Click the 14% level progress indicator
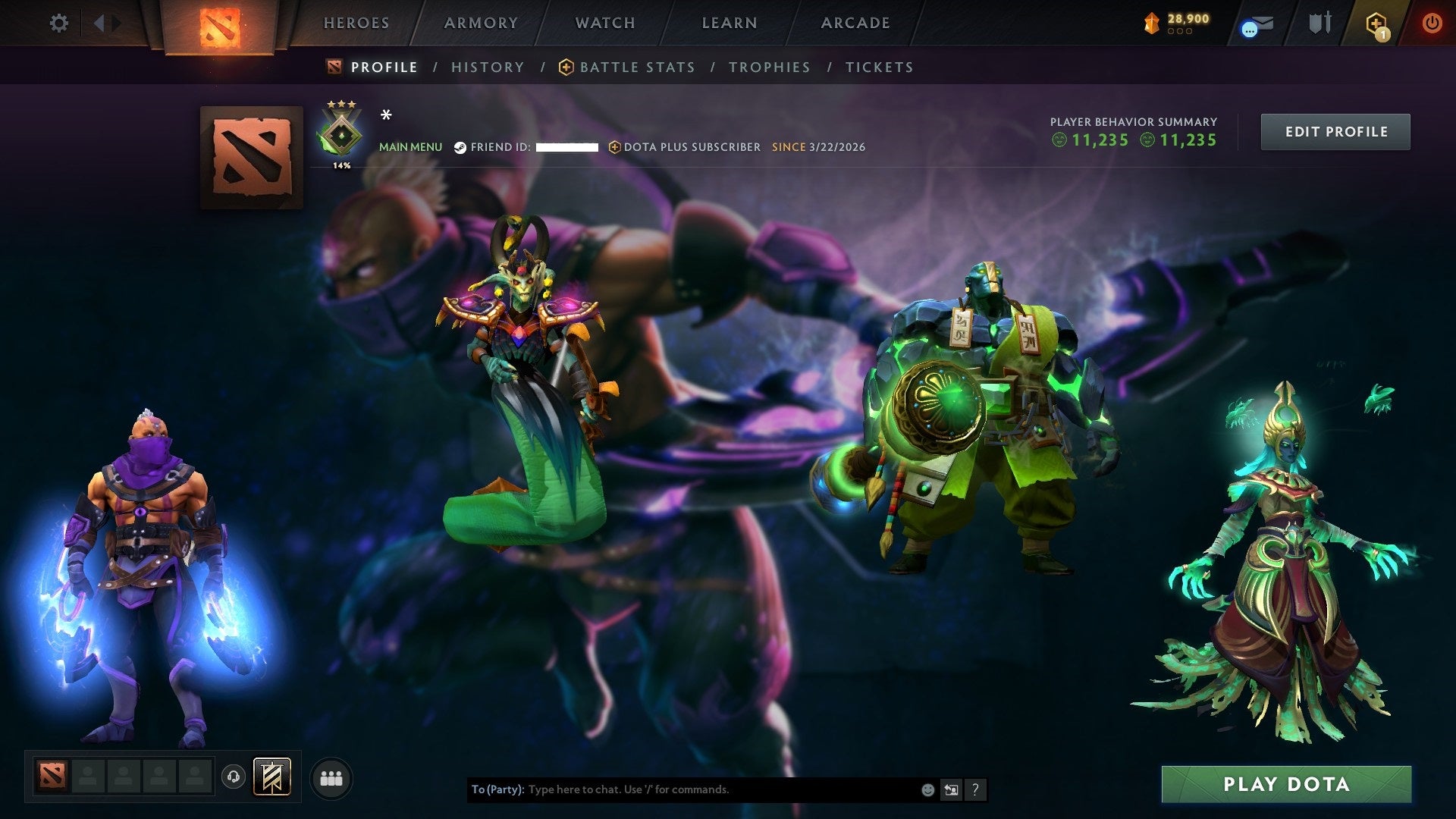This screenshot has width=1456, height=819. [341, 163]
